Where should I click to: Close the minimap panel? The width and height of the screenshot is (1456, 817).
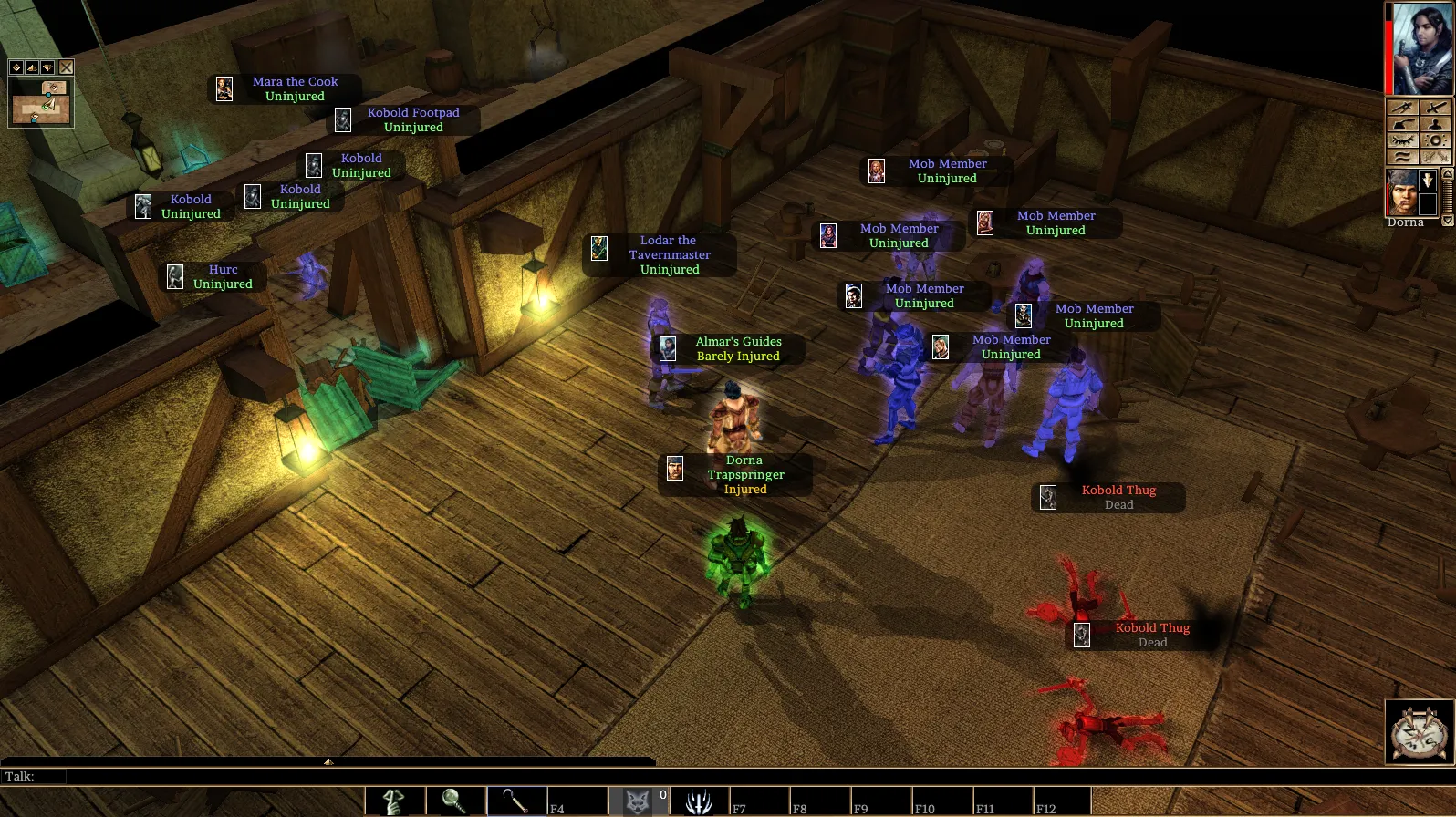[67, 67]
